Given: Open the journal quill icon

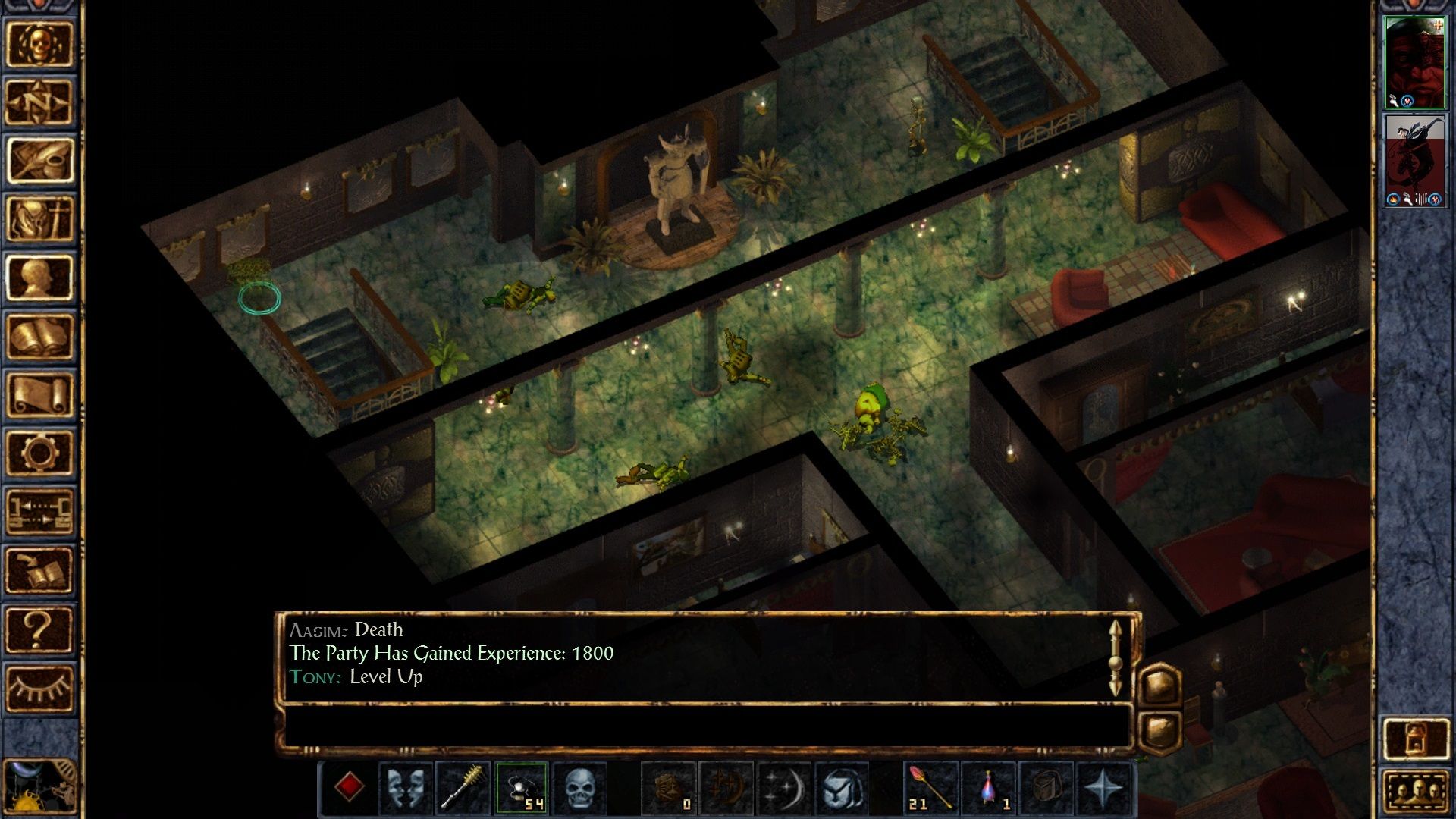Looking at the screenshot, I should 39,161.
